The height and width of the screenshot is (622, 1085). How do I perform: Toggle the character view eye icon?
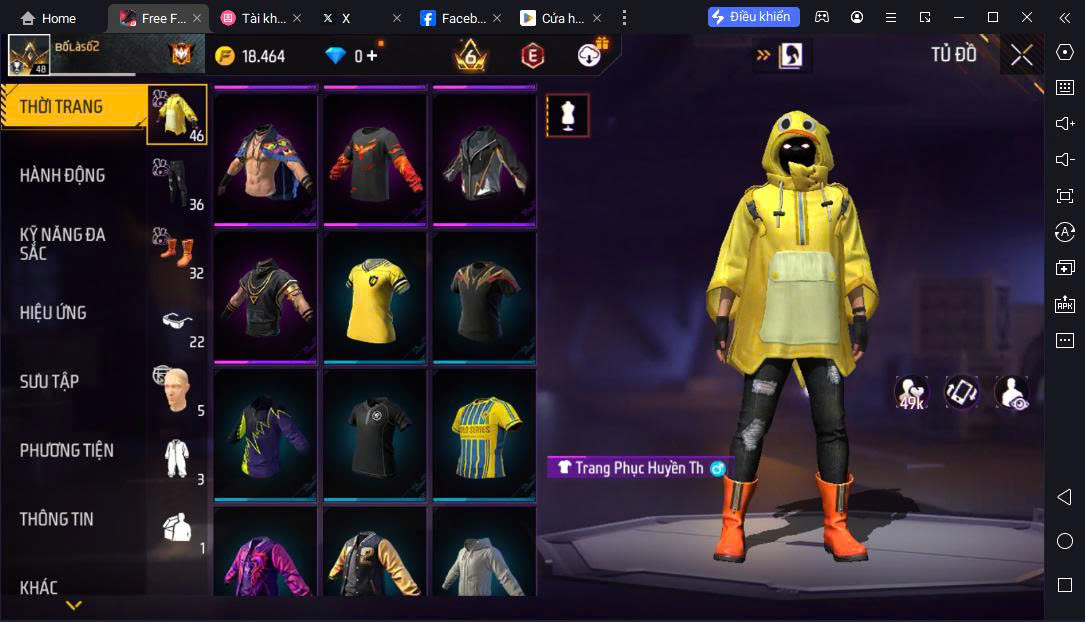(x=1012, y=393)
